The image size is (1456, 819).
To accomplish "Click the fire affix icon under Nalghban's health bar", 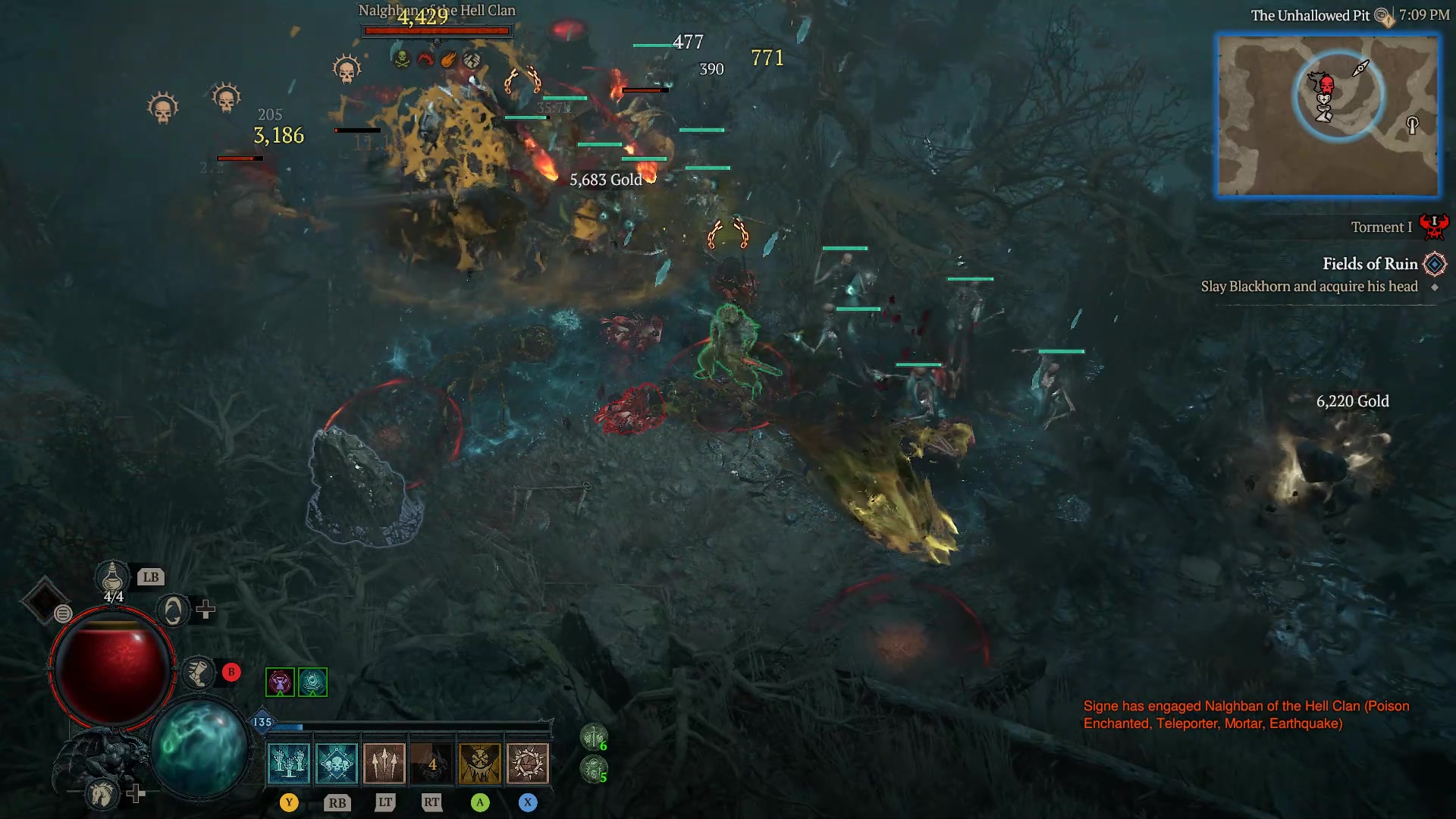I will [x=448, y=60].
